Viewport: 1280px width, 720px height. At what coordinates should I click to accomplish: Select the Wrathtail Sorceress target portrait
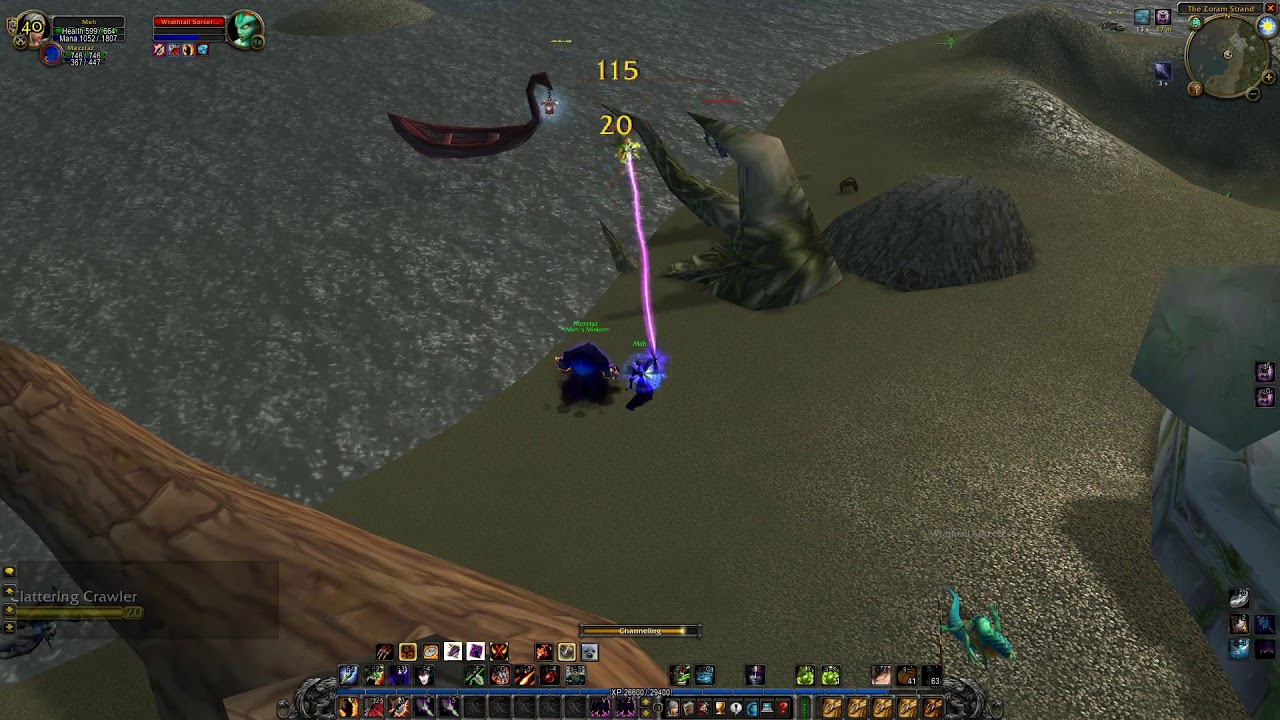(244, 30)
